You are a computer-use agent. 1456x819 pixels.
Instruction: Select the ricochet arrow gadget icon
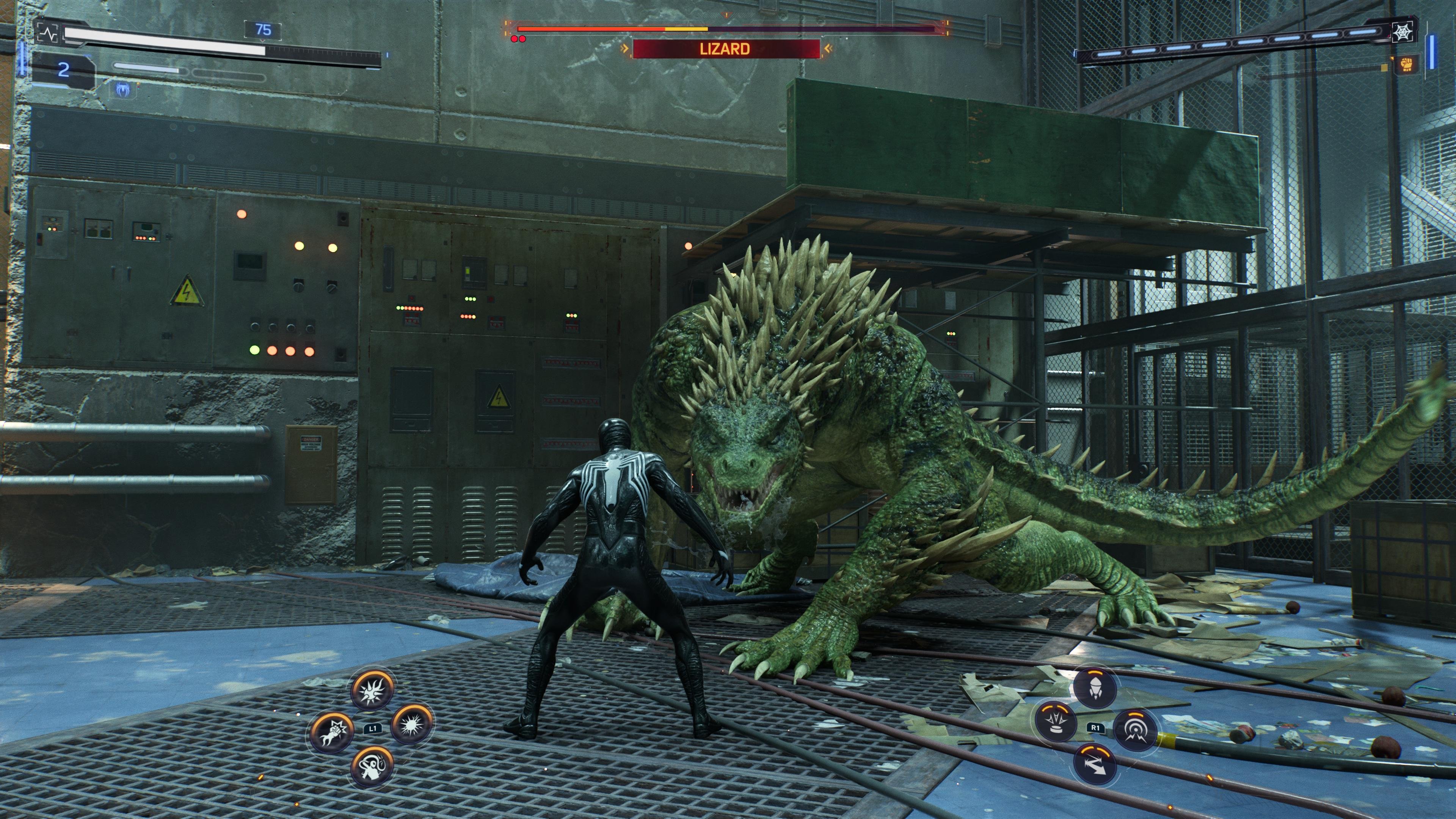(x=1094, y=764)
